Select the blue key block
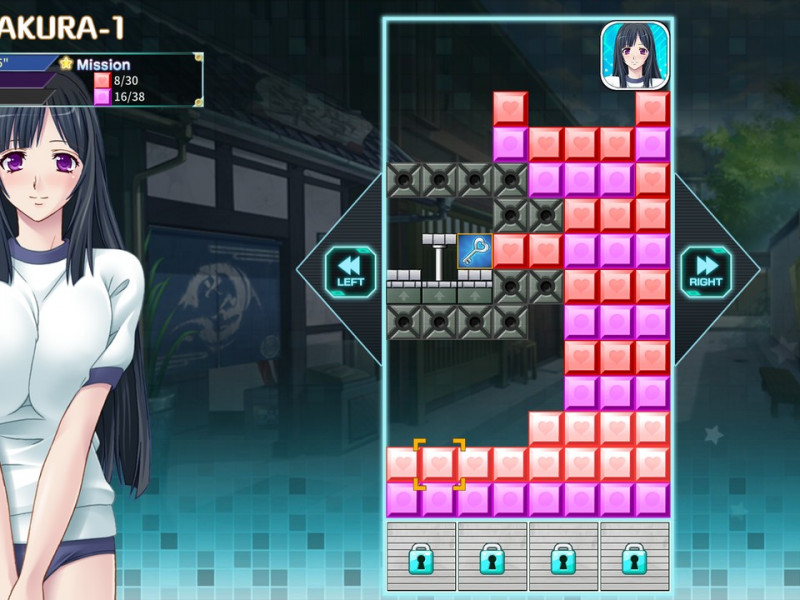Viewport: 800px width, 600px height. coord(474,251)
